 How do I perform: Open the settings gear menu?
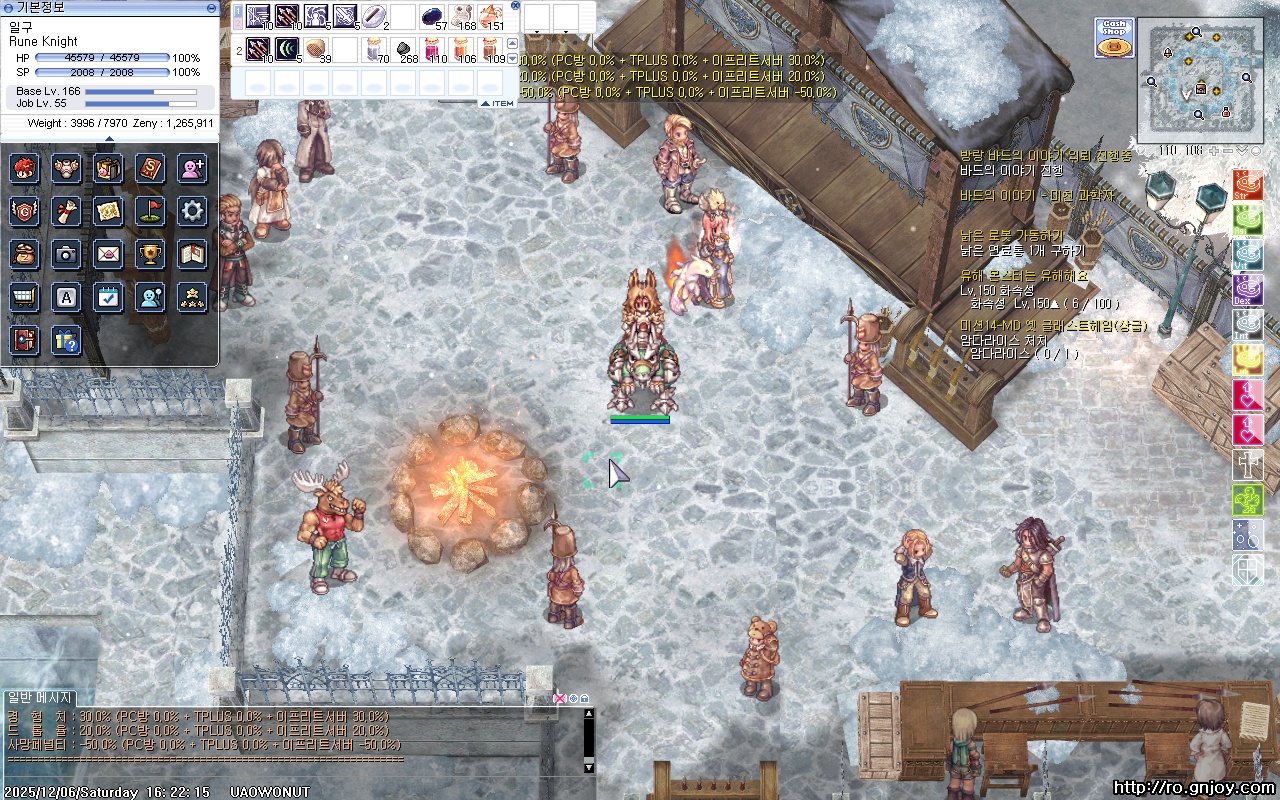[x=192, y=211]
